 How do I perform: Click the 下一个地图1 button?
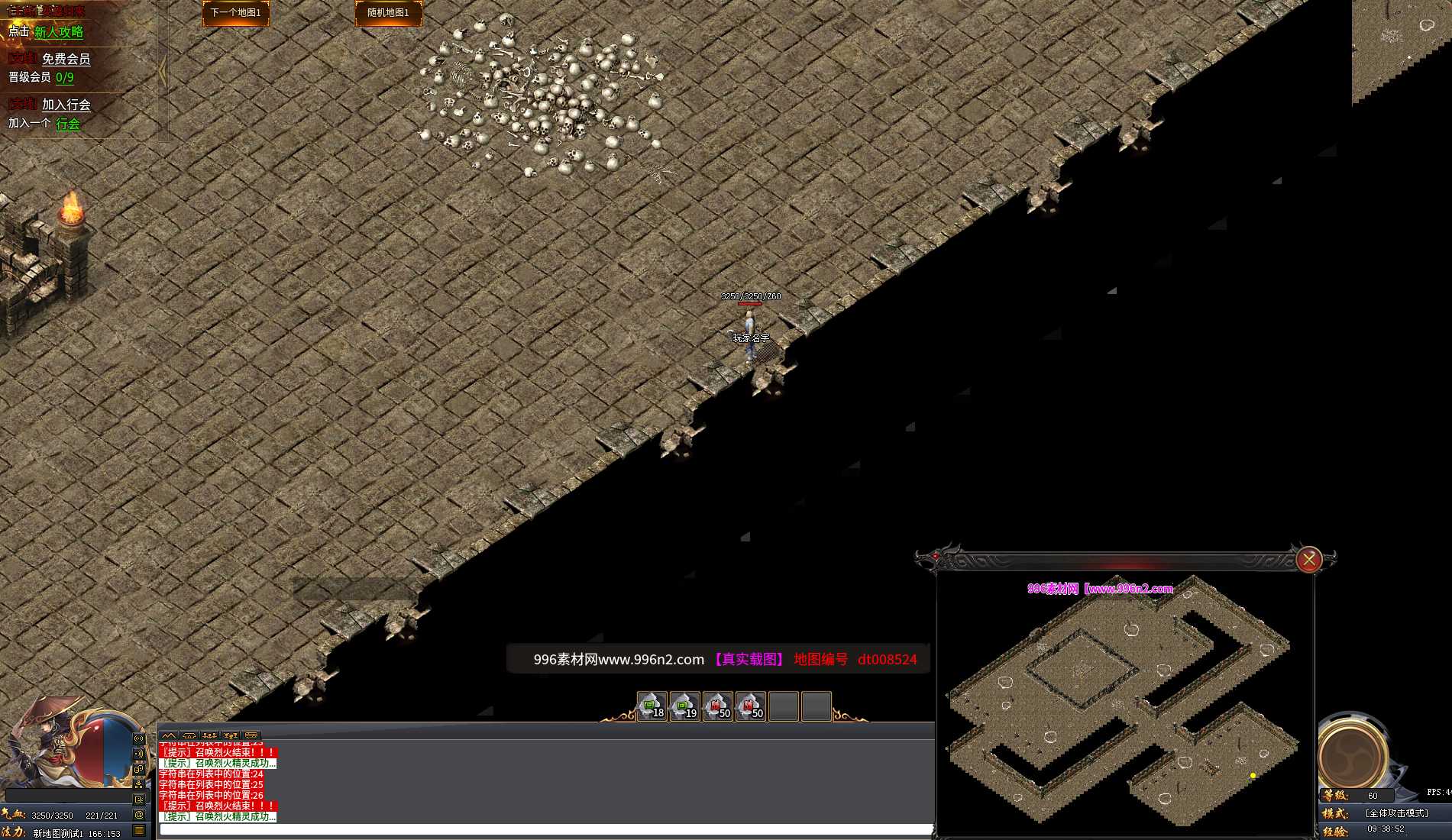(235, 13)
